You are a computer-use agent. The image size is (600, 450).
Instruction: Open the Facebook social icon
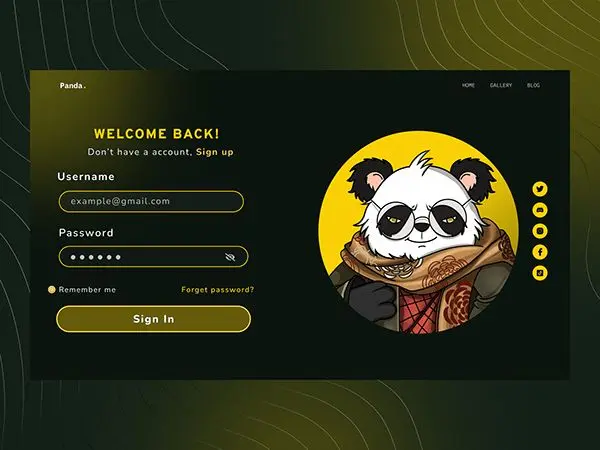pyautogui.click(x=540, y=251)
